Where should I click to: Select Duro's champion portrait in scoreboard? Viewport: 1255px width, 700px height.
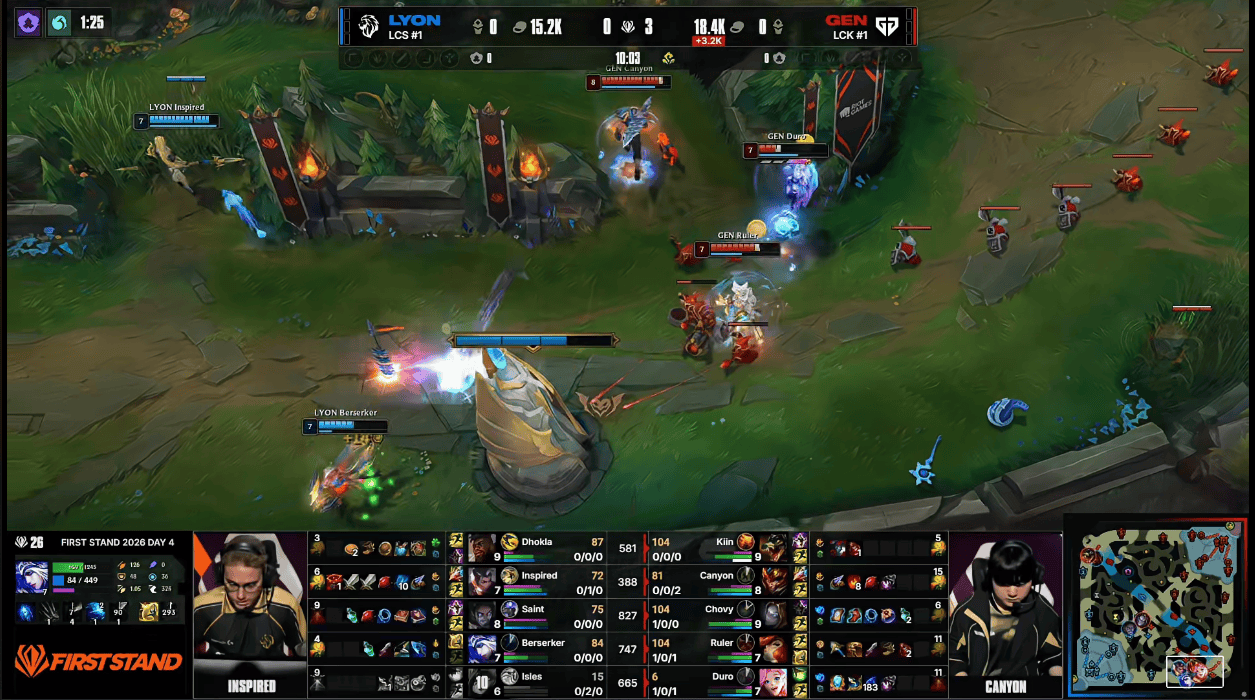click(772, 683)
